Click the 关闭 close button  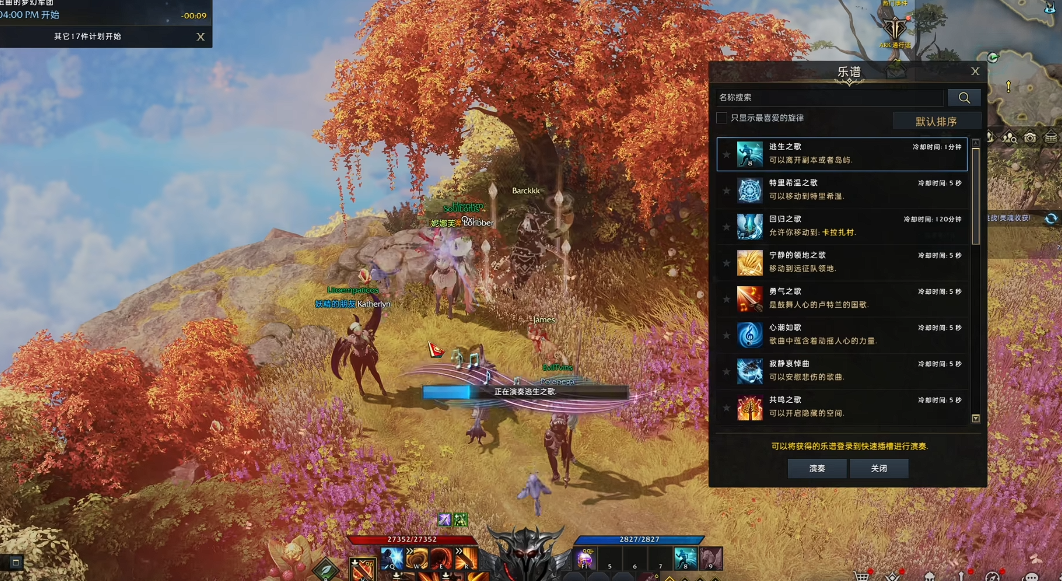(x=879, y=468)
